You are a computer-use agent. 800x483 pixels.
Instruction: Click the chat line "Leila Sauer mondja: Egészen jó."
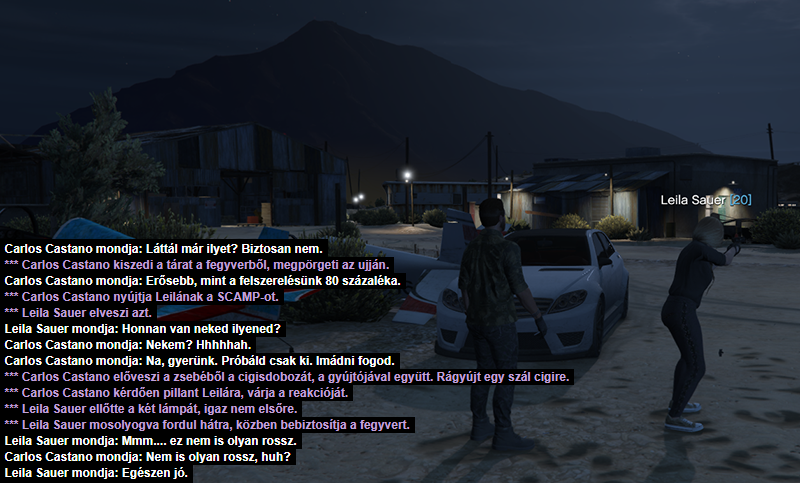pyautogui.click(x=98, y=472)
